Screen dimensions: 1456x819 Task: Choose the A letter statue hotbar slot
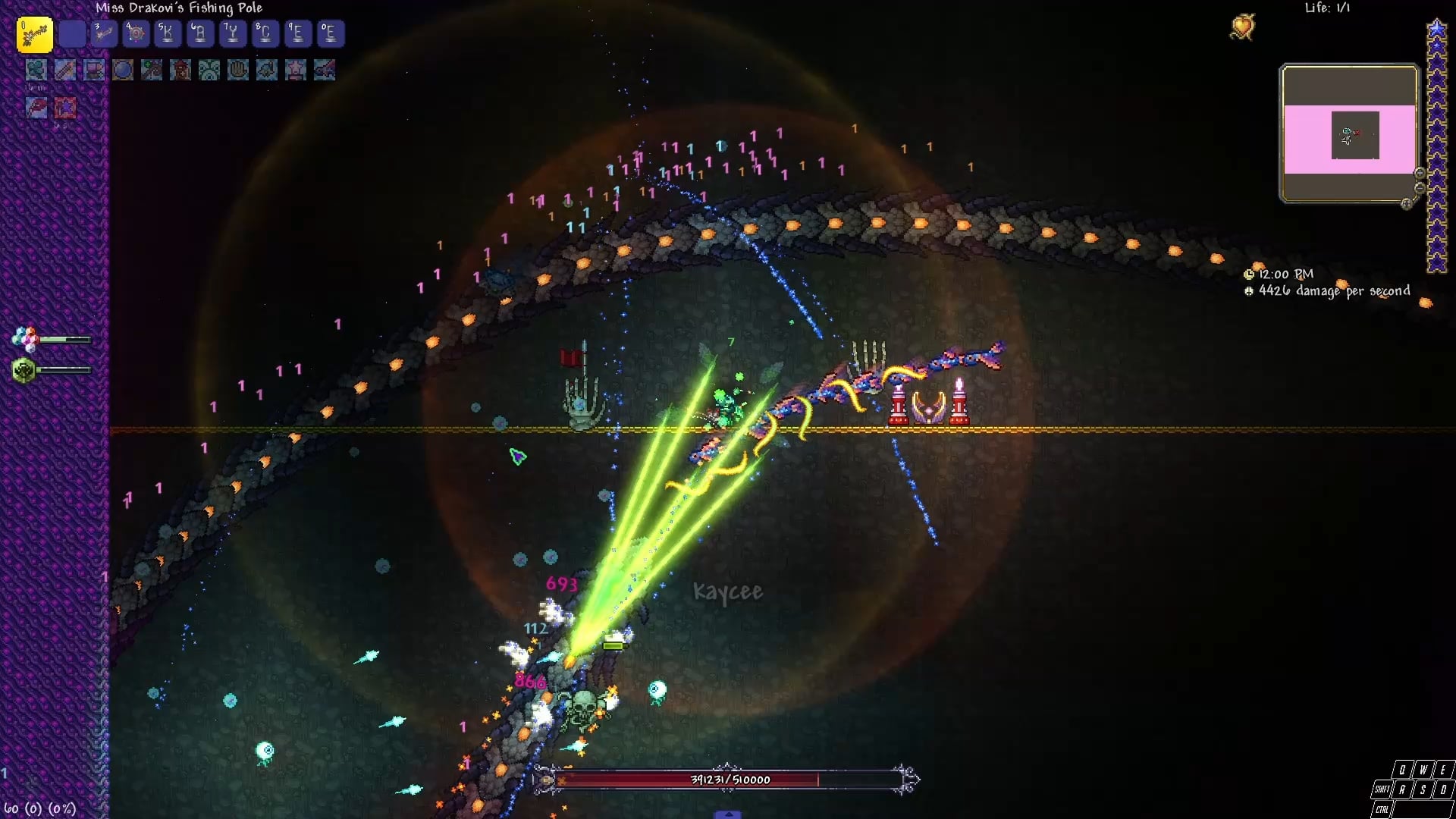200,33
